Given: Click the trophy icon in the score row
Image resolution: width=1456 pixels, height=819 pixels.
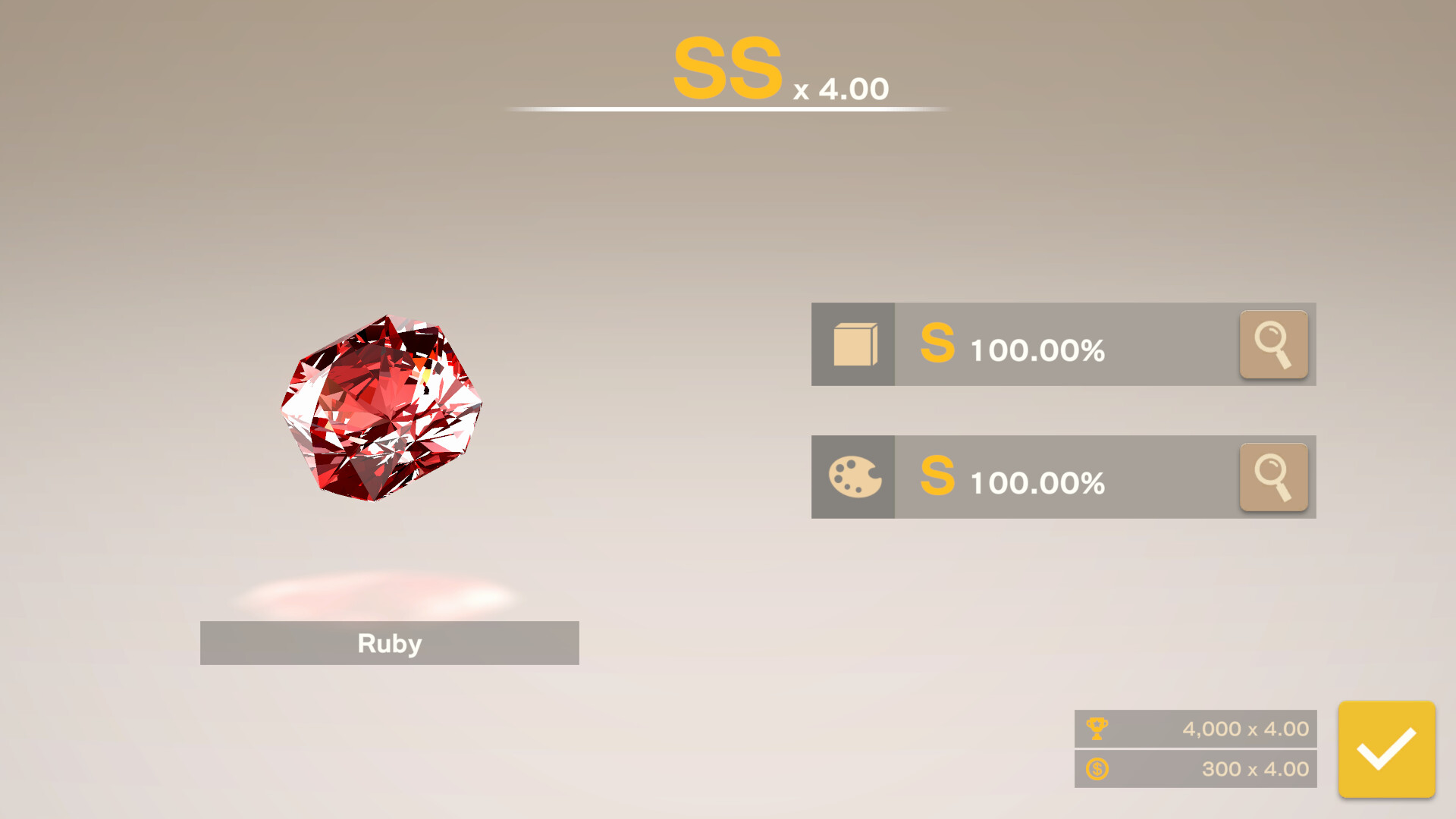Looking at the screenshot, I should (1099, 729).
